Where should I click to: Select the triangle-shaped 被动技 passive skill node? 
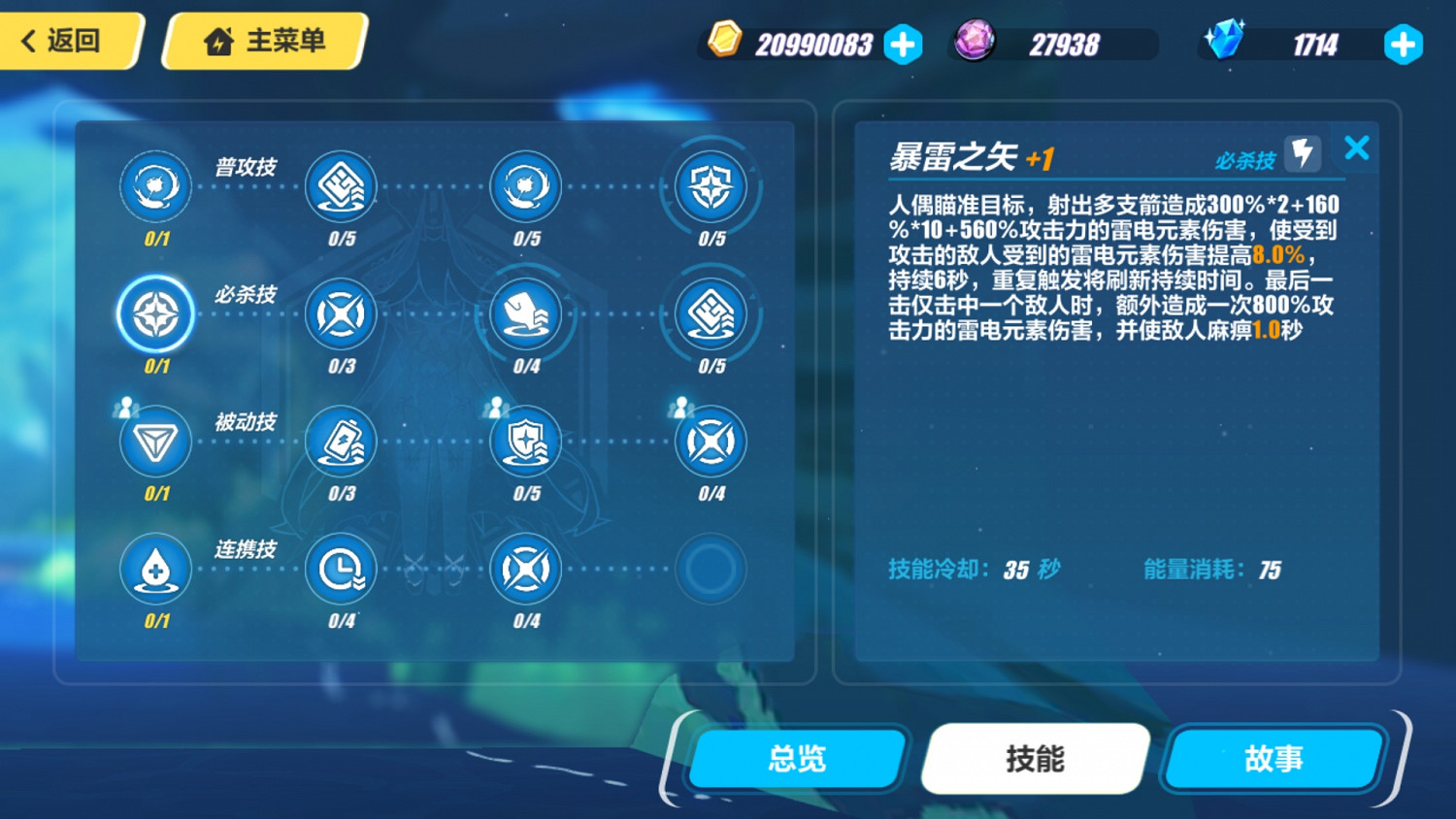155,442
